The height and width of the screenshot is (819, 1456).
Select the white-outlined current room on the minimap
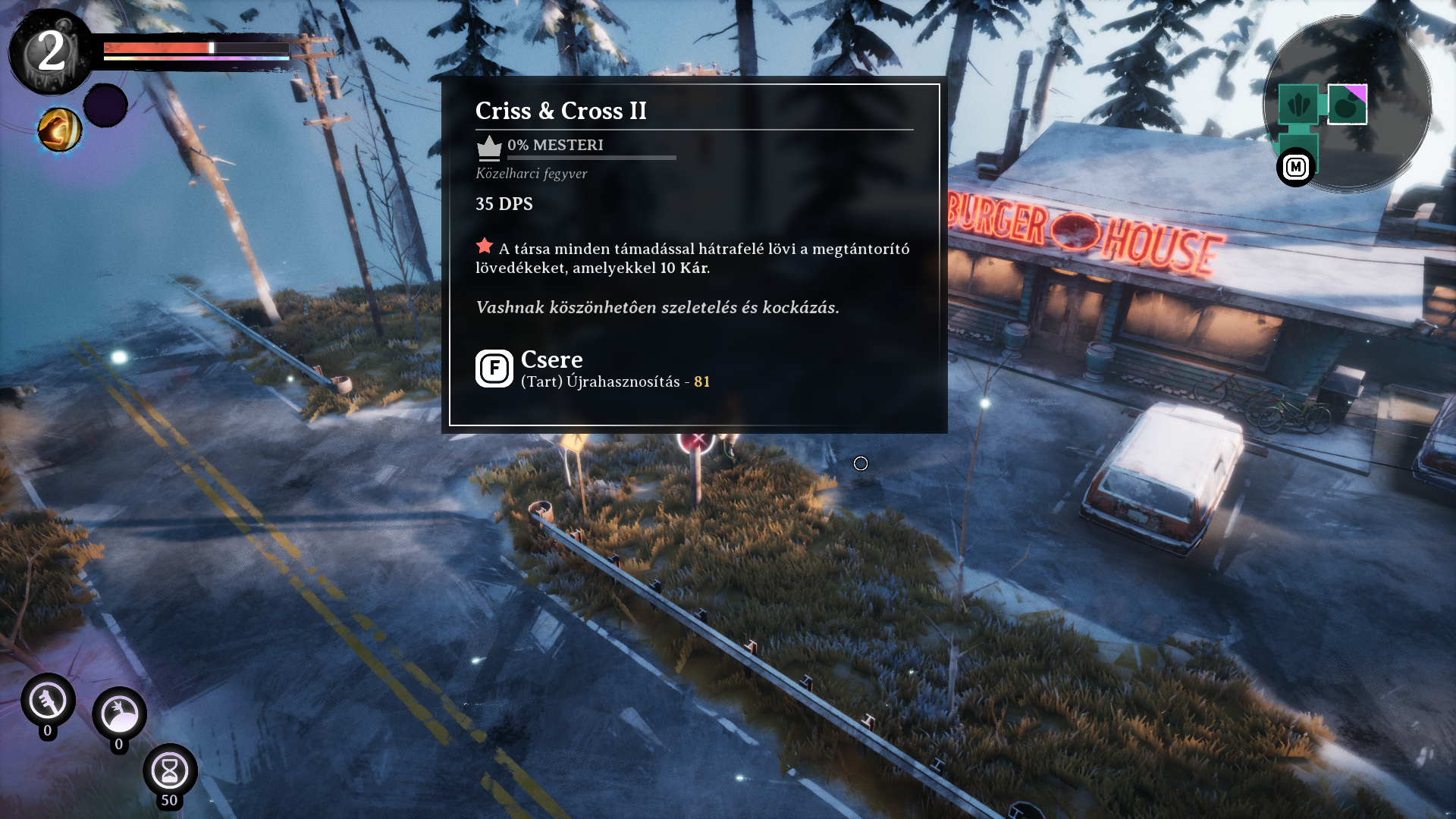[1348, 104]
